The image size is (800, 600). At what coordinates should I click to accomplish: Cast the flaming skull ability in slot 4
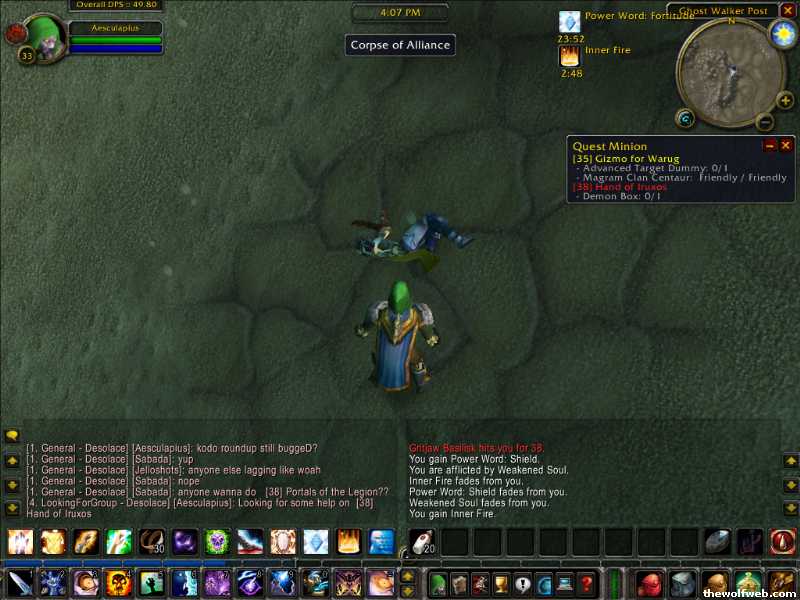coord(119,582)
